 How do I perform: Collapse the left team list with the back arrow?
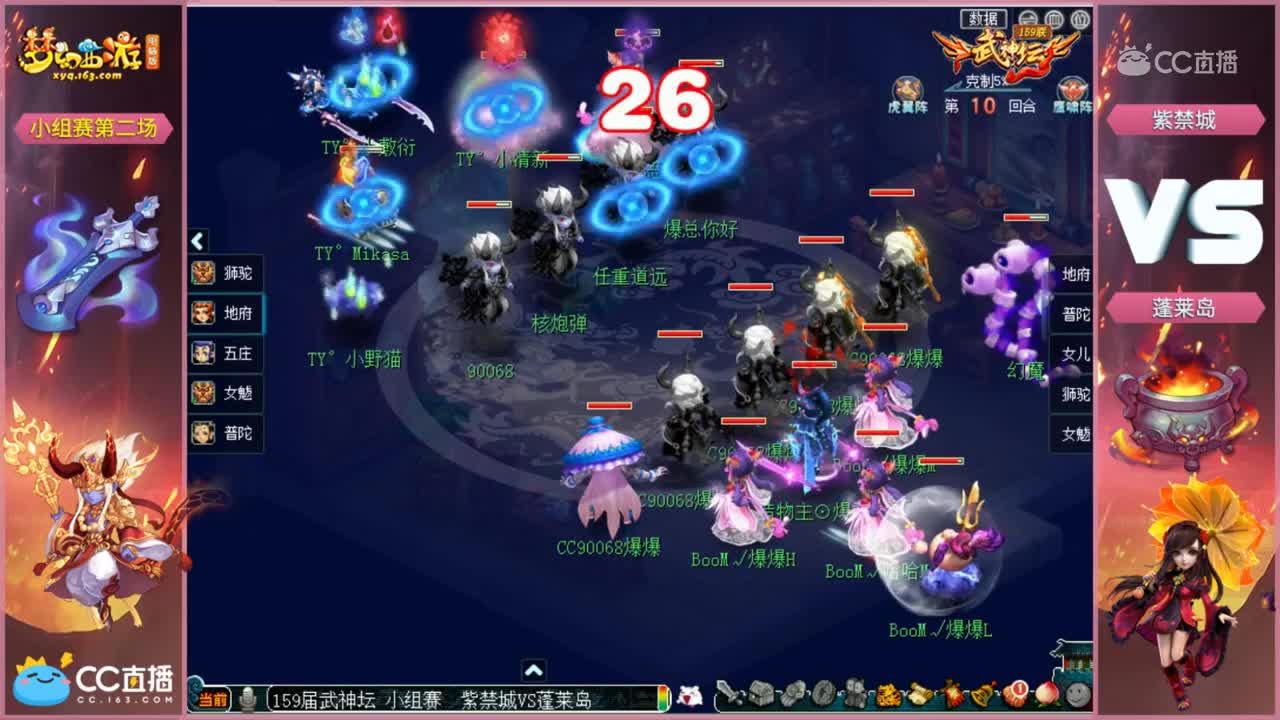click(x=196, y=241)
